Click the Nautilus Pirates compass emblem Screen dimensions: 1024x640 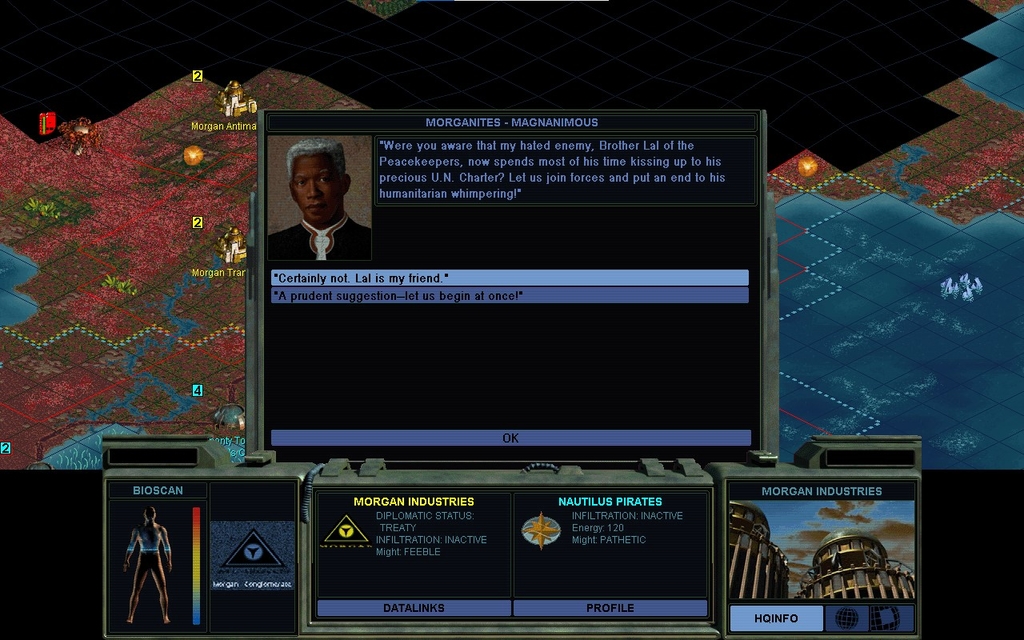click(540, 531)
